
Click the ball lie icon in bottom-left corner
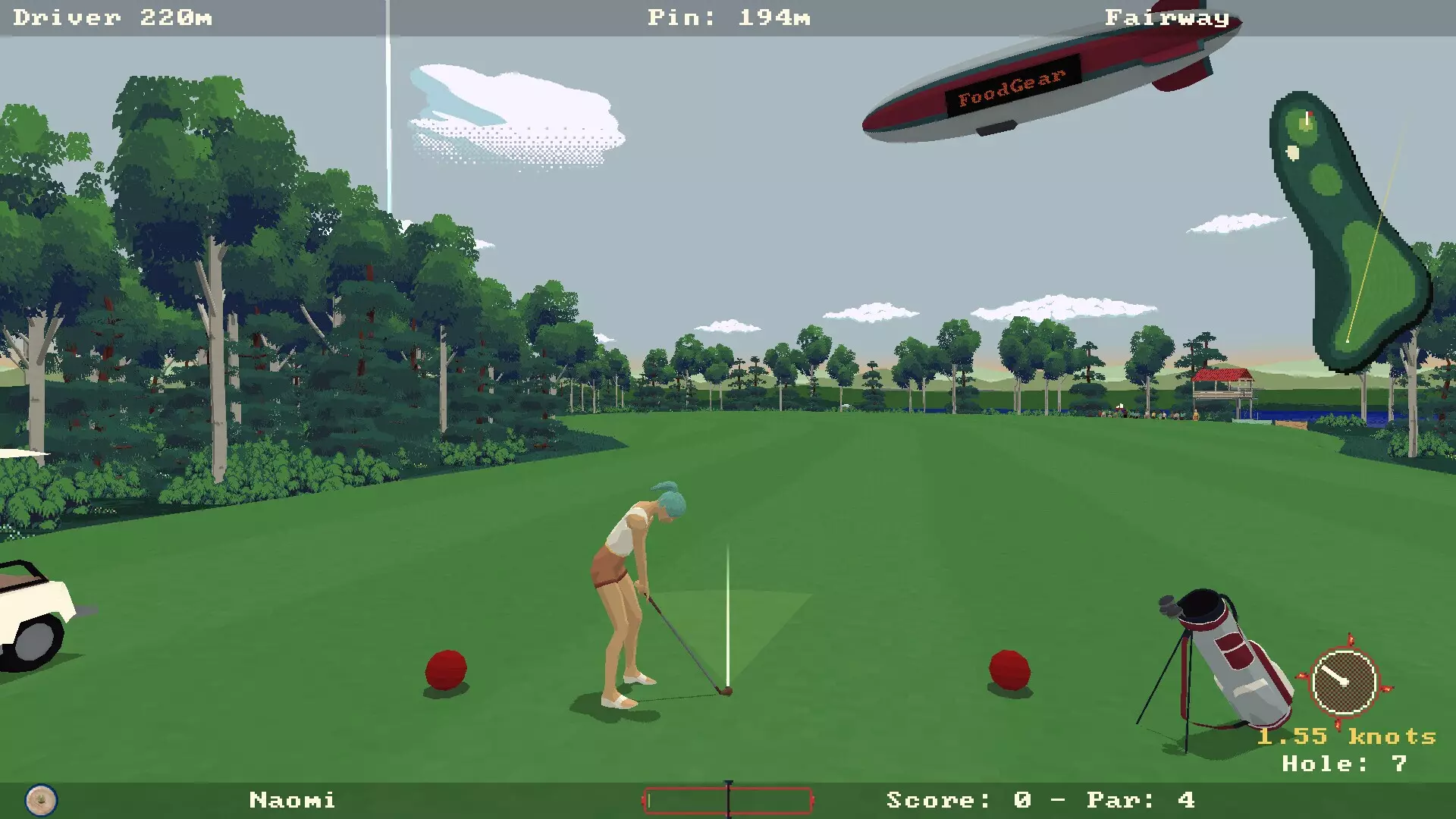pyautogui.click(x=42, y=800)
